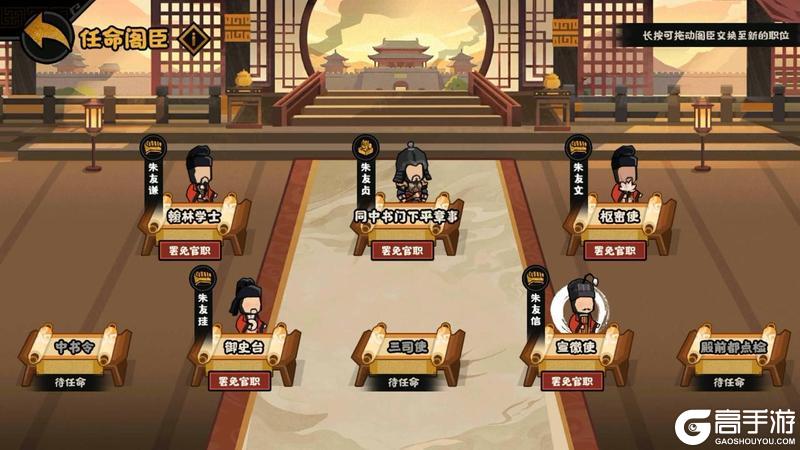Select the 同中书门下平章事 desk scroll

405,216
